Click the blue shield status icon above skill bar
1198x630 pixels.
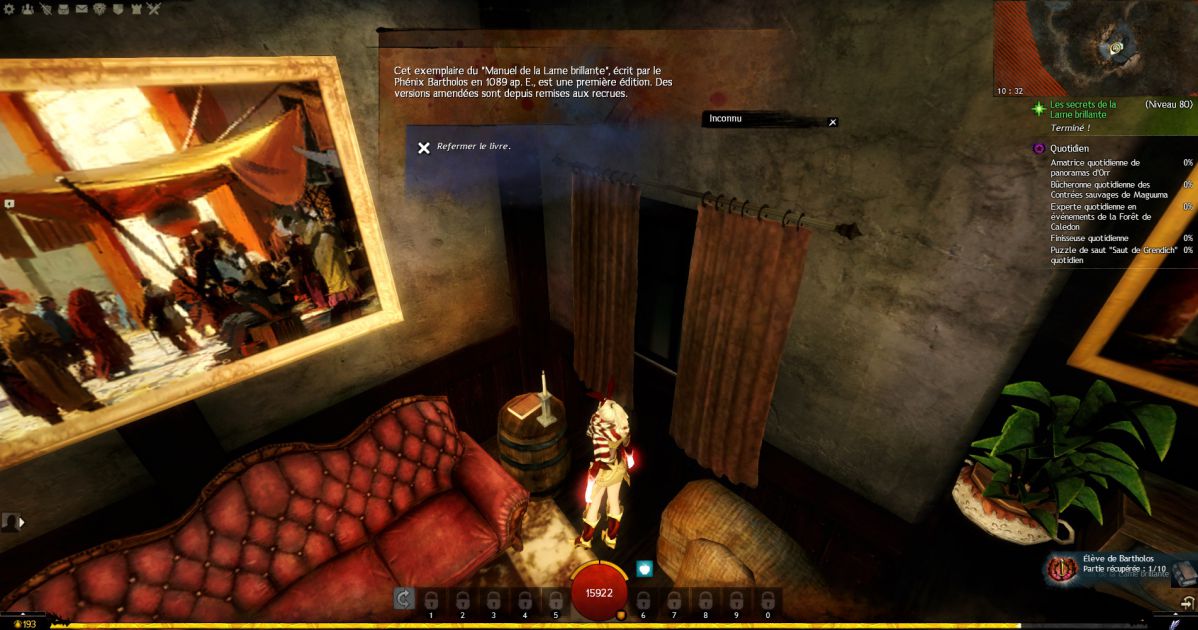(x=645, y=569)
